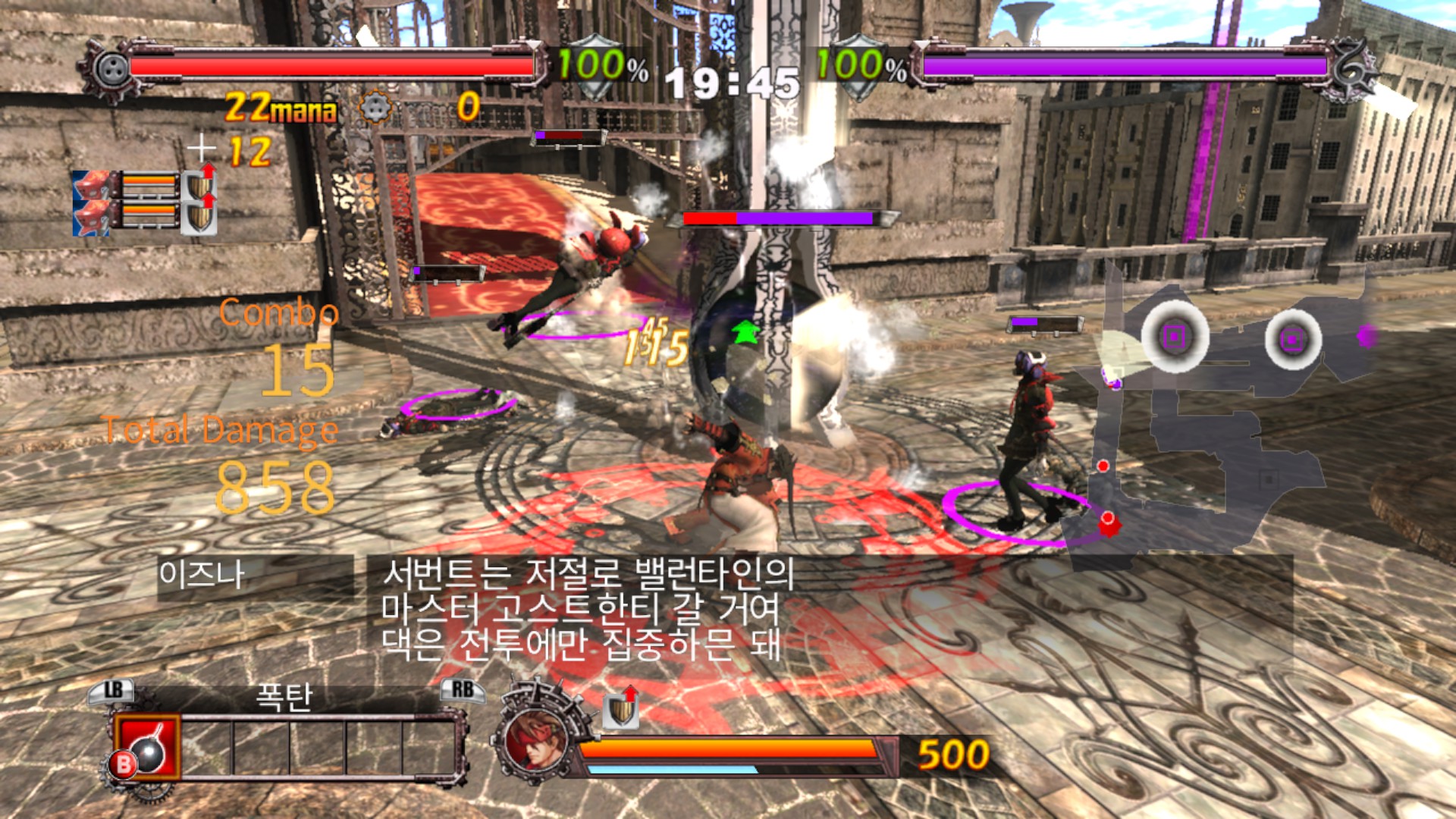Click the shield buff icon above the health bar

coord(621,708)
